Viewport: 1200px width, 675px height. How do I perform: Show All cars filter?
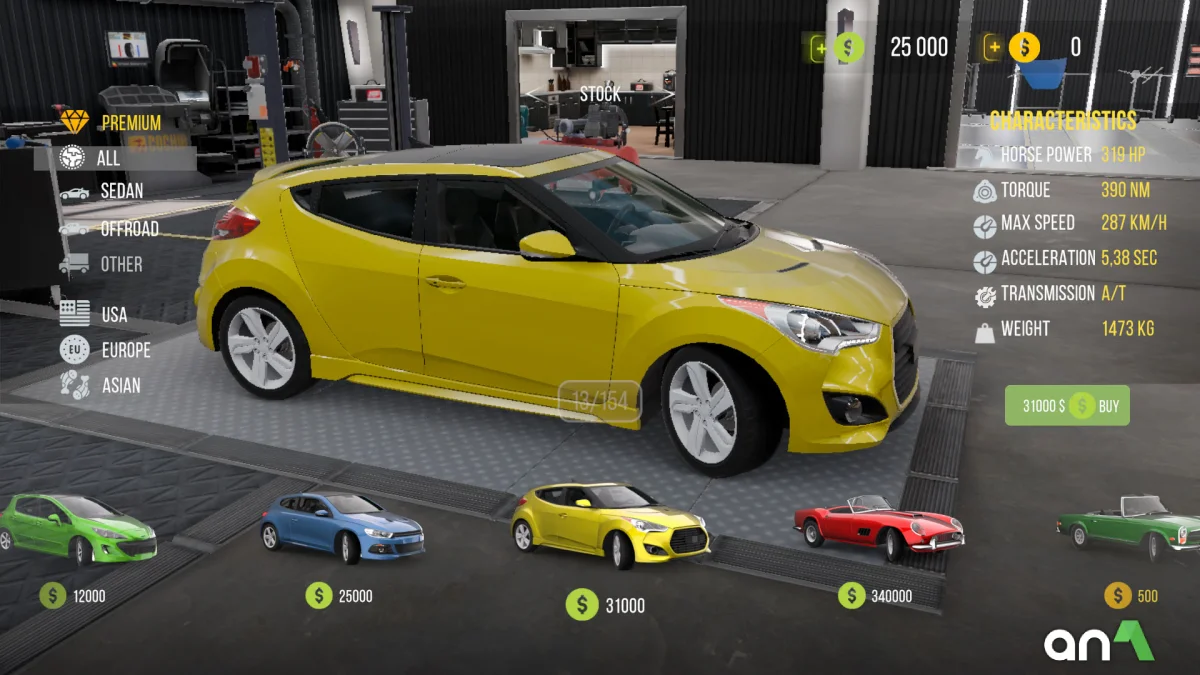pyautogui.click(x=108, y=158)
